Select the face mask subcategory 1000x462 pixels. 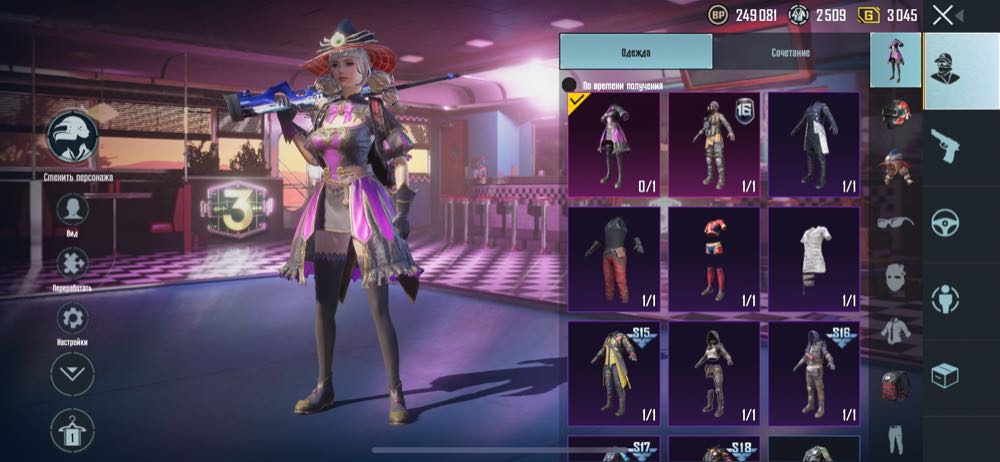pos(895,277)
